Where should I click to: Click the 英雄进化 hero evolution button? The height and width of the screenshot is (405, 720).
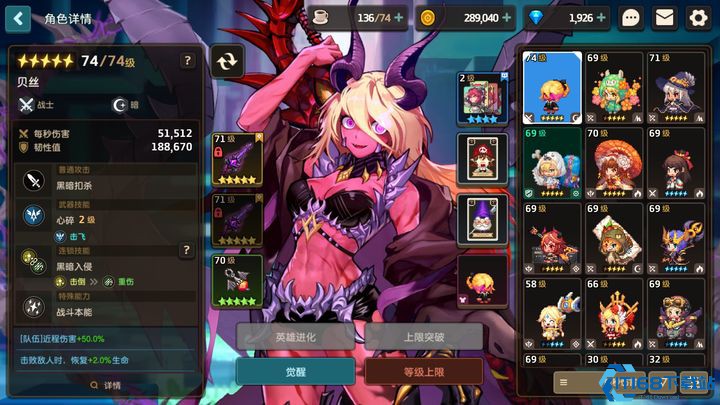[x=300, y=337]
